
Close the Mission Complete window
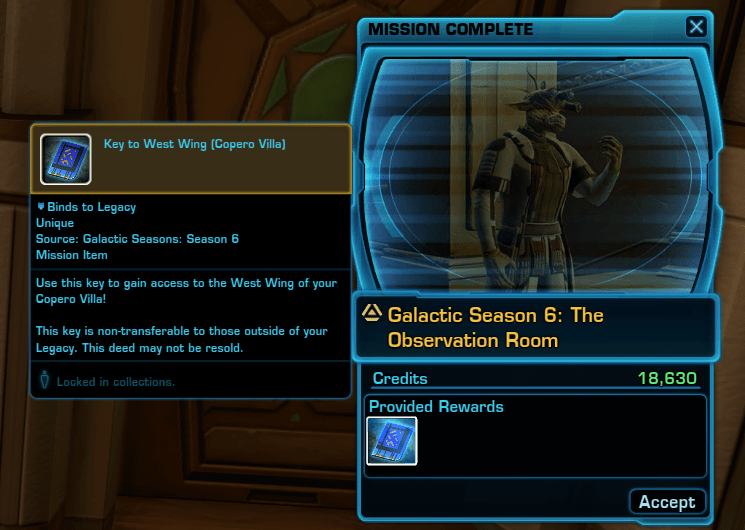coord(695,27)
